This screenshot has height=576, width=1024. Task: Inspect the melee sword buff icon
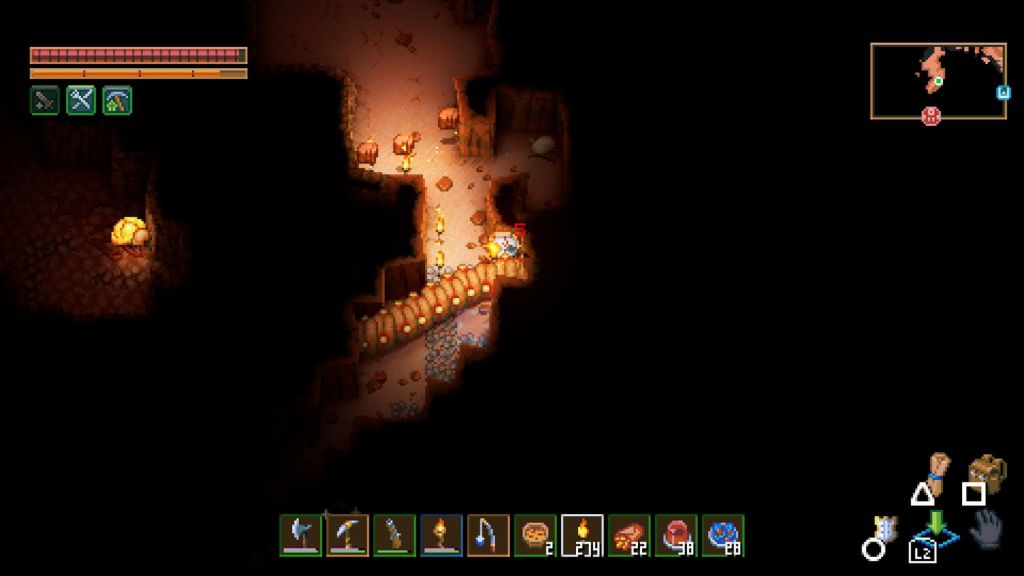click(x=44, y=100)
